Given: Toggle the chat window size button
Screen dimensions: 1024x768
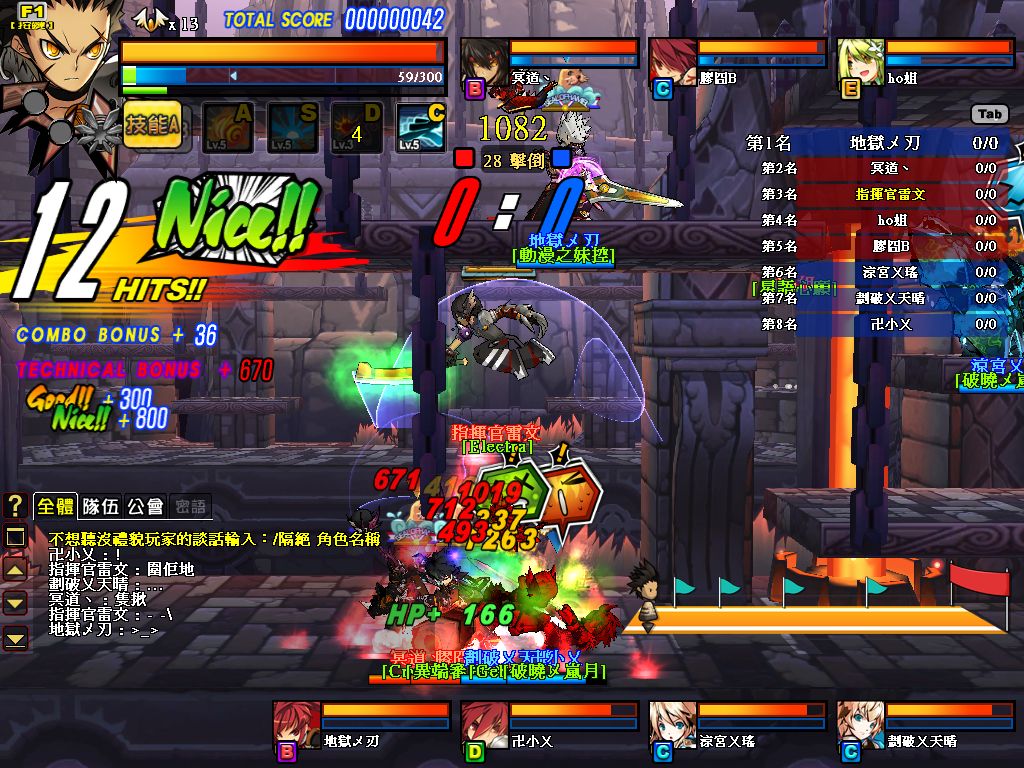Looking at the screenshot, I should pos(16,538).
